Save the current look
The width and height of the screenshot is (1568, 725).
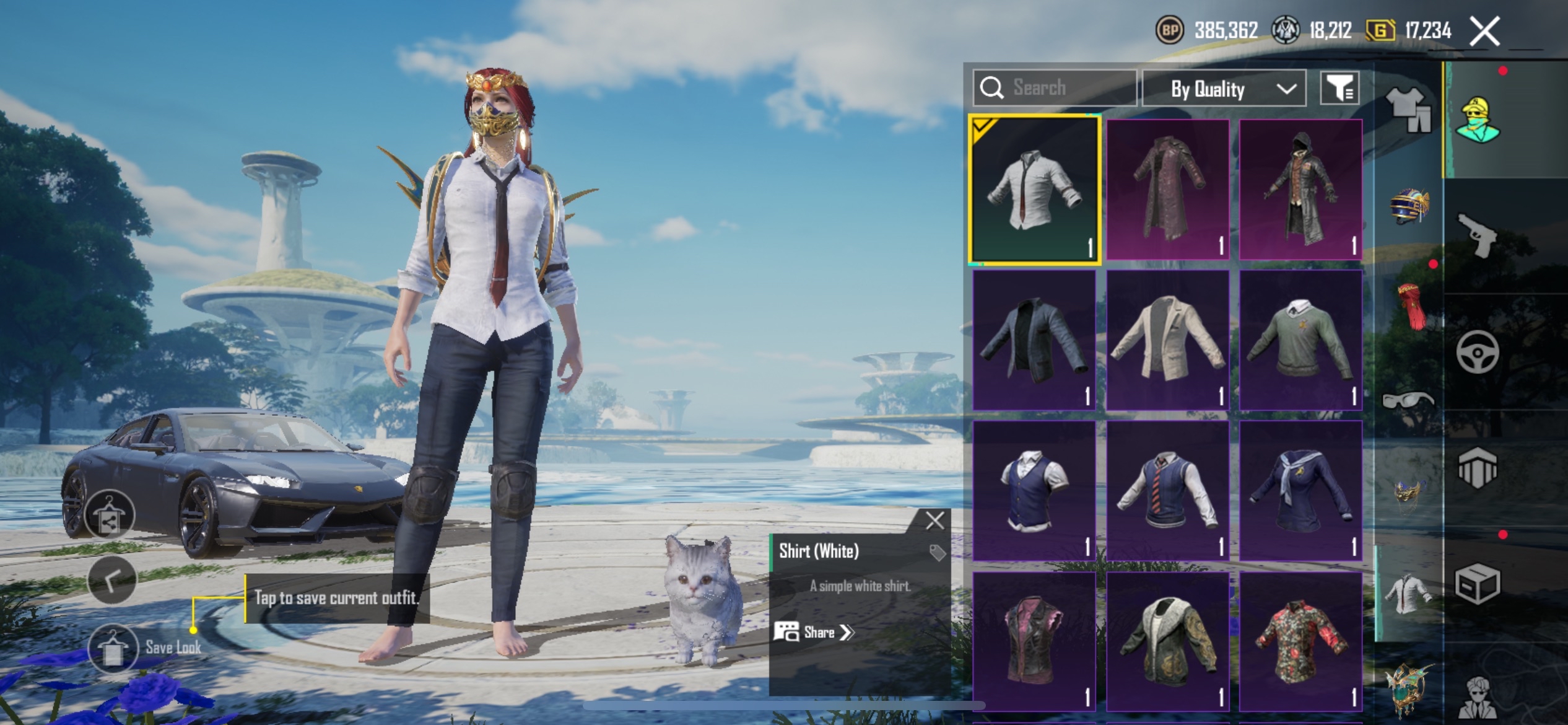[x=113, y=648]
